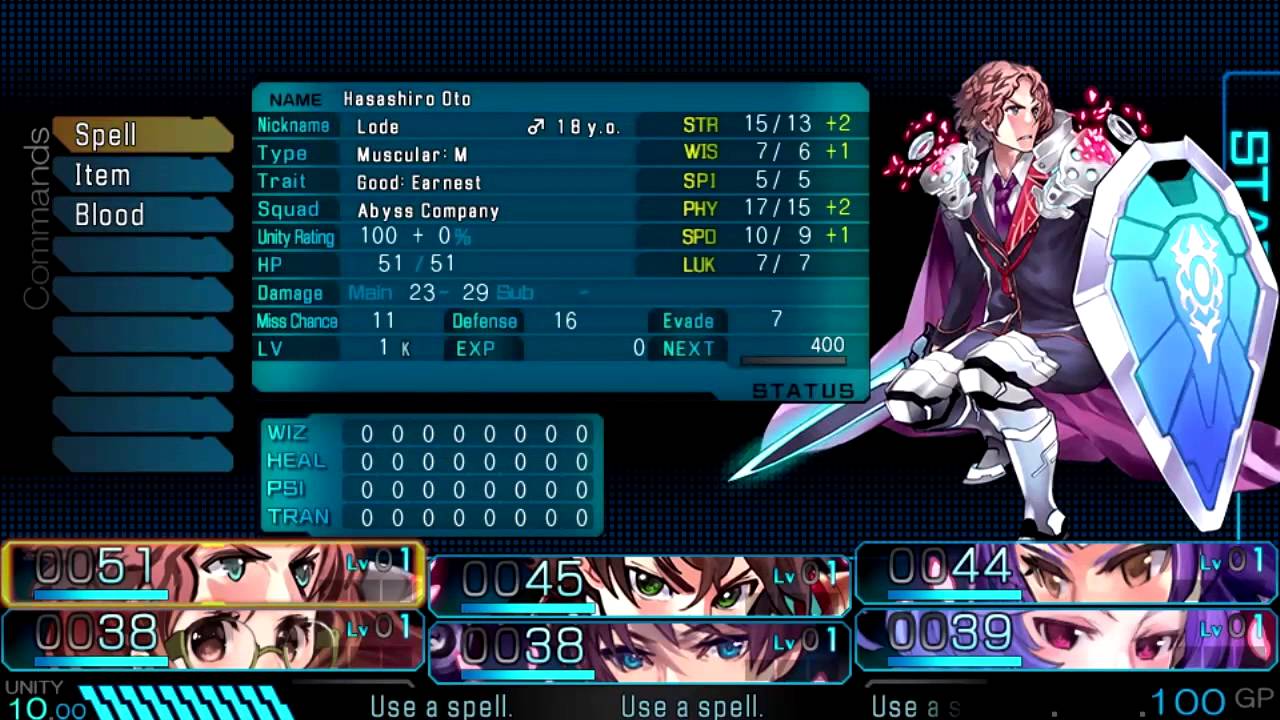
Task: Select the glasses-wearing party member with 38 HP
Action: click(213, 637)
